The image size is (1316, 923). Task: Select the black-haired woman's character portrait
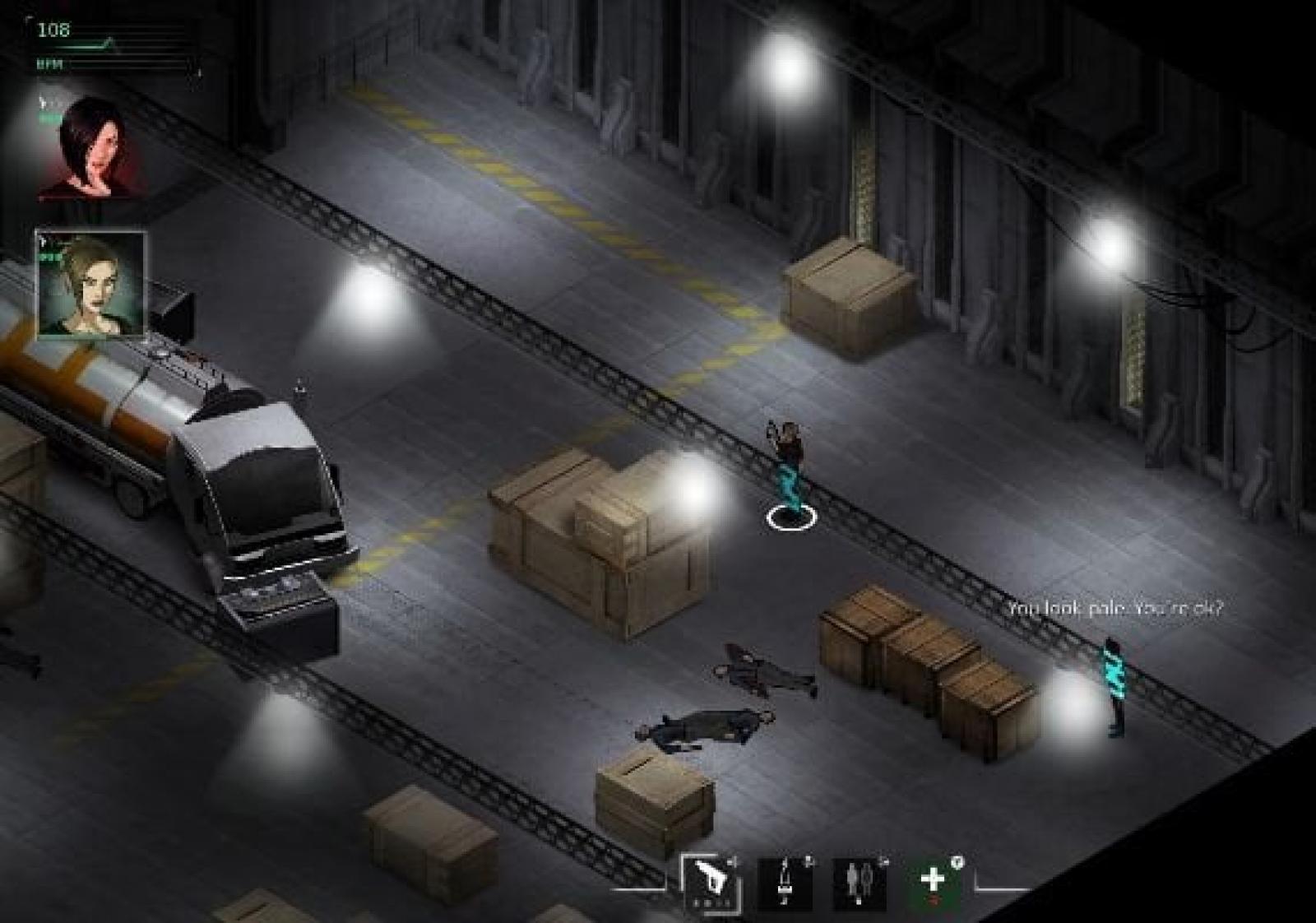pos(89,150)
